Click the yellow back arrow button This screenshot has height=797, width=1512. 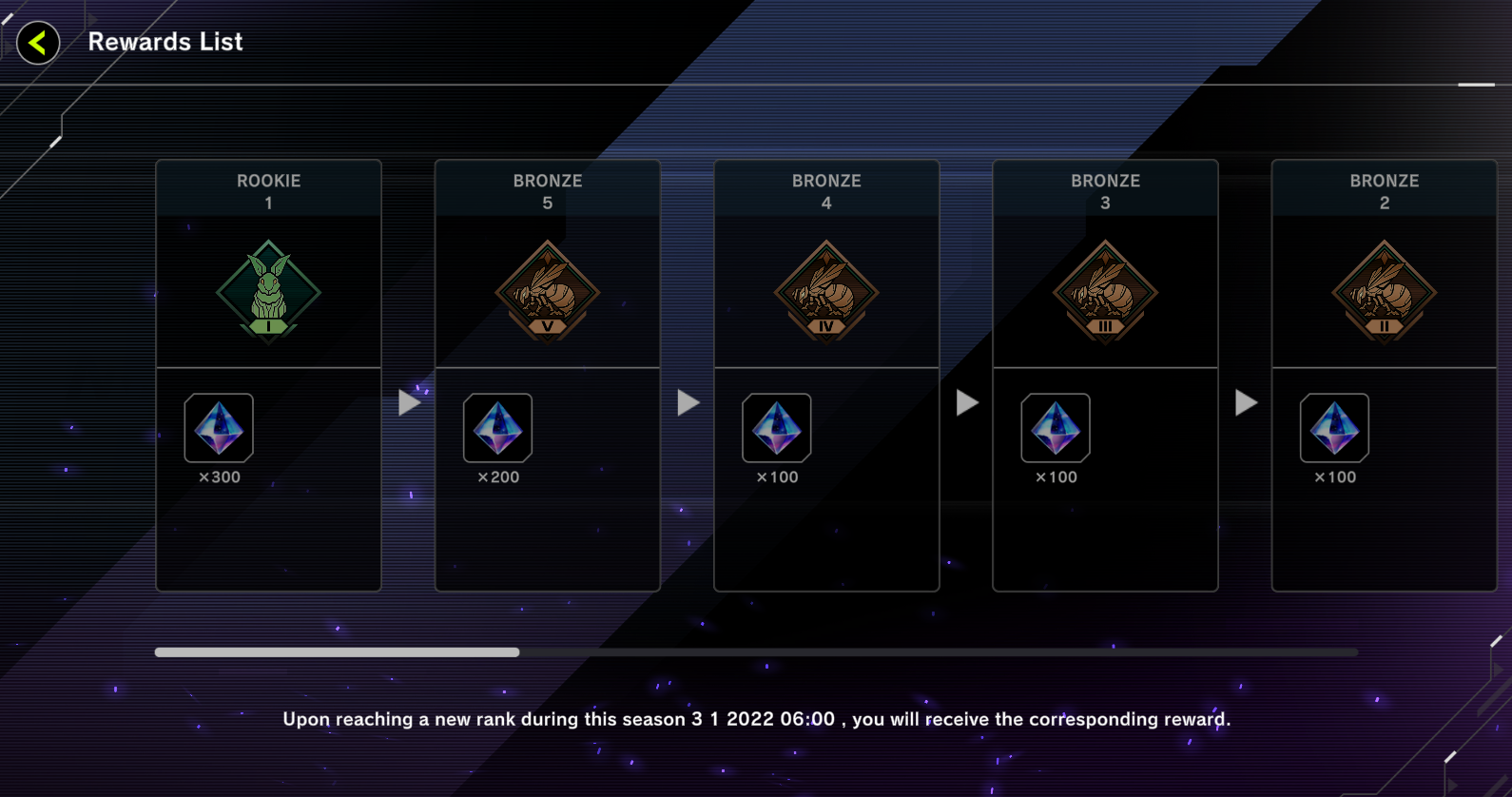[38, 42]
